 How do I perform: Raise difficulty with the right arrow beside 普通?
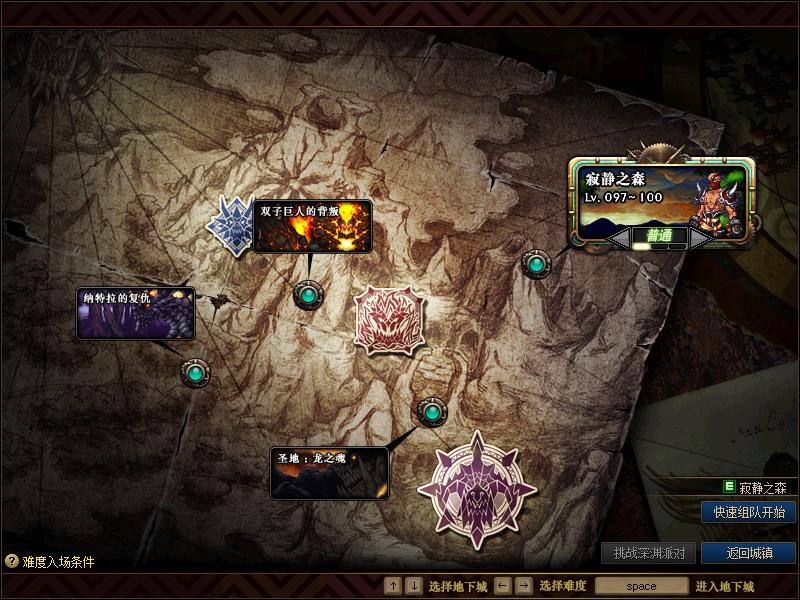pos(700,237)
